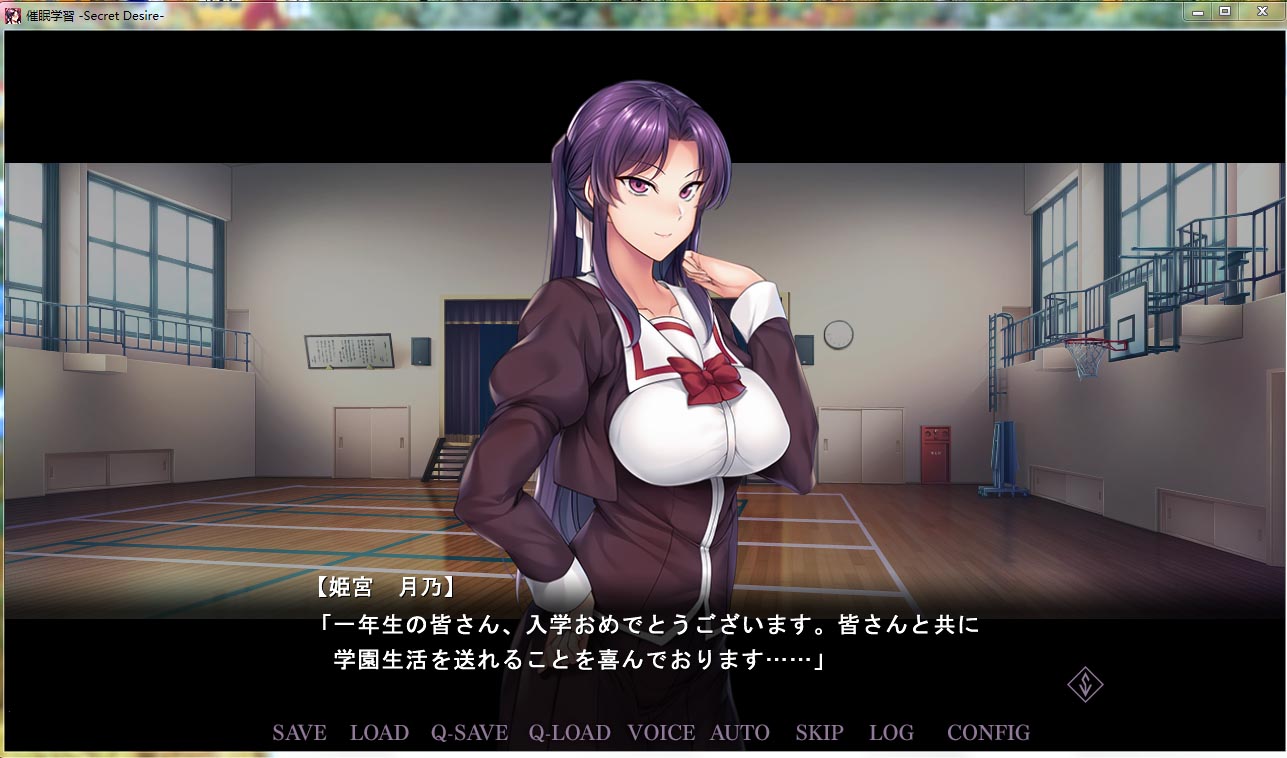The image size is (1287, 758).
Task: Toggle AUTO text advance
Action: pyautogui.click(x=739, y=733)
